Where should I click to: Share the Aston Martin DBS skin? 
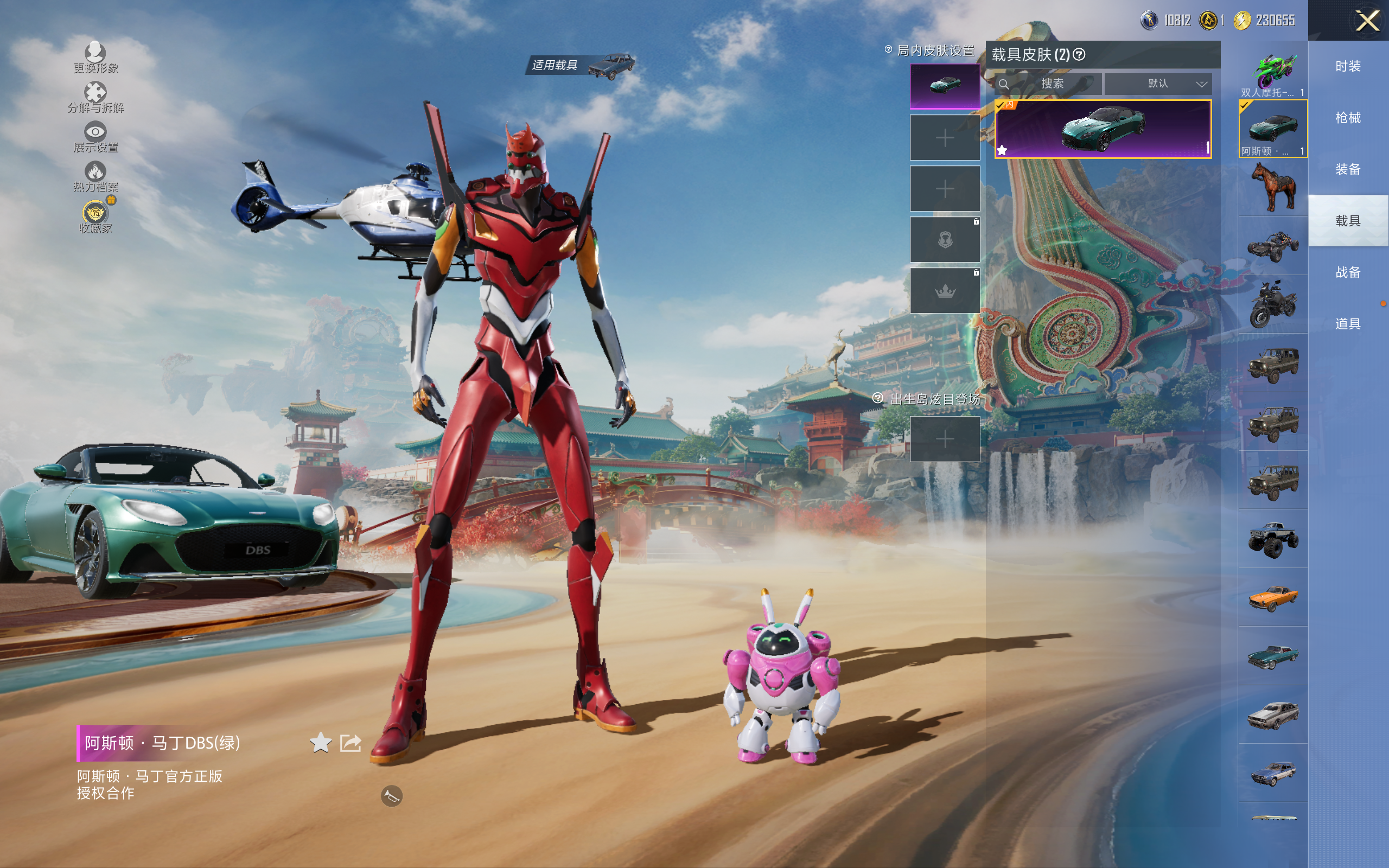pyautogui.click(x=350, y=743)
